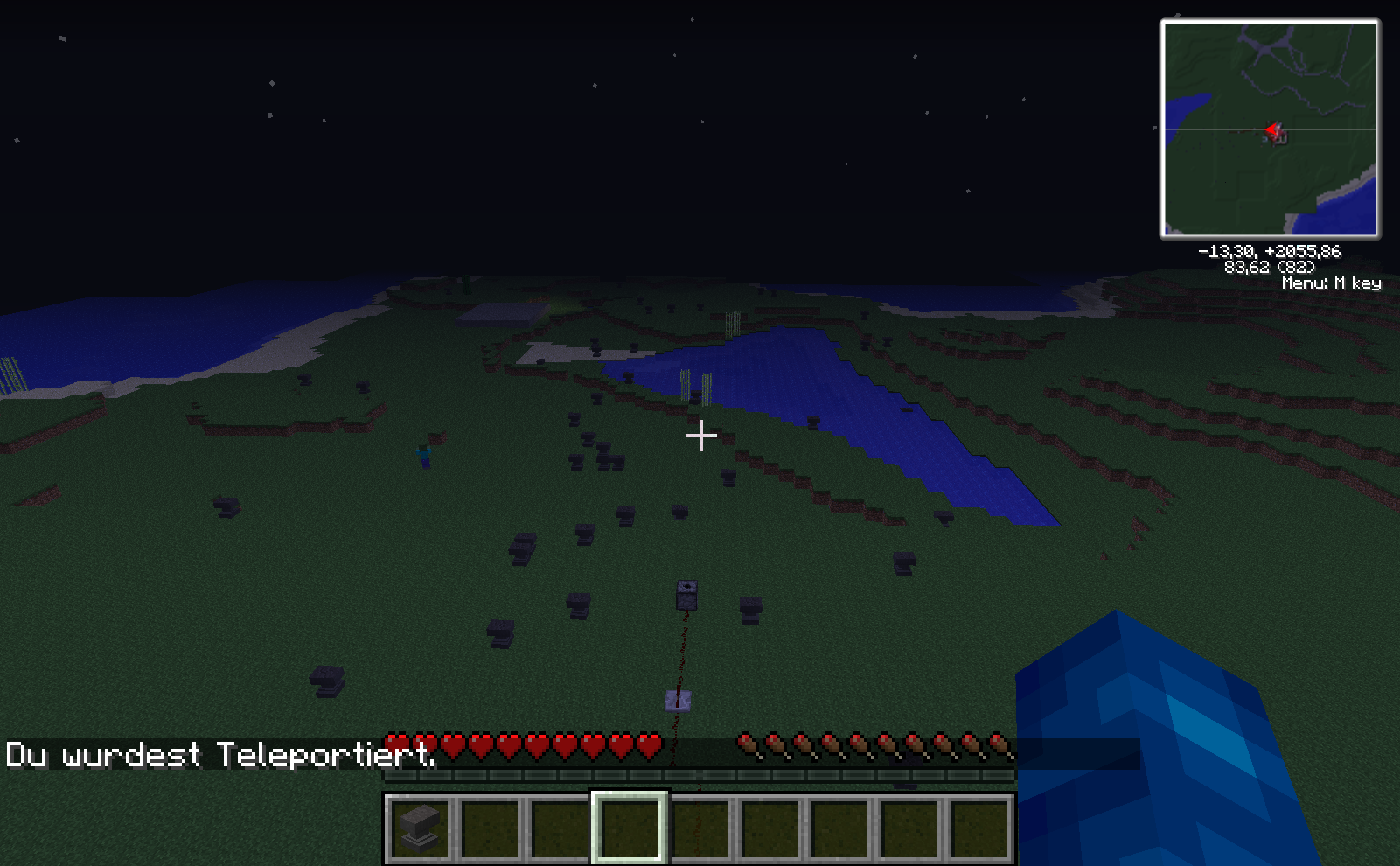Click the minimap in the corner

click(1270, 129)
